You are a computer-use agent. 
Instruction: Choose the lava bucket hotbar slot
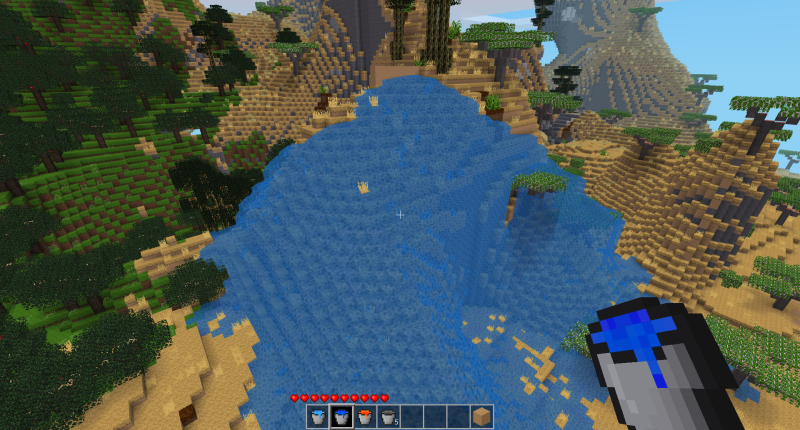[364, 417]
